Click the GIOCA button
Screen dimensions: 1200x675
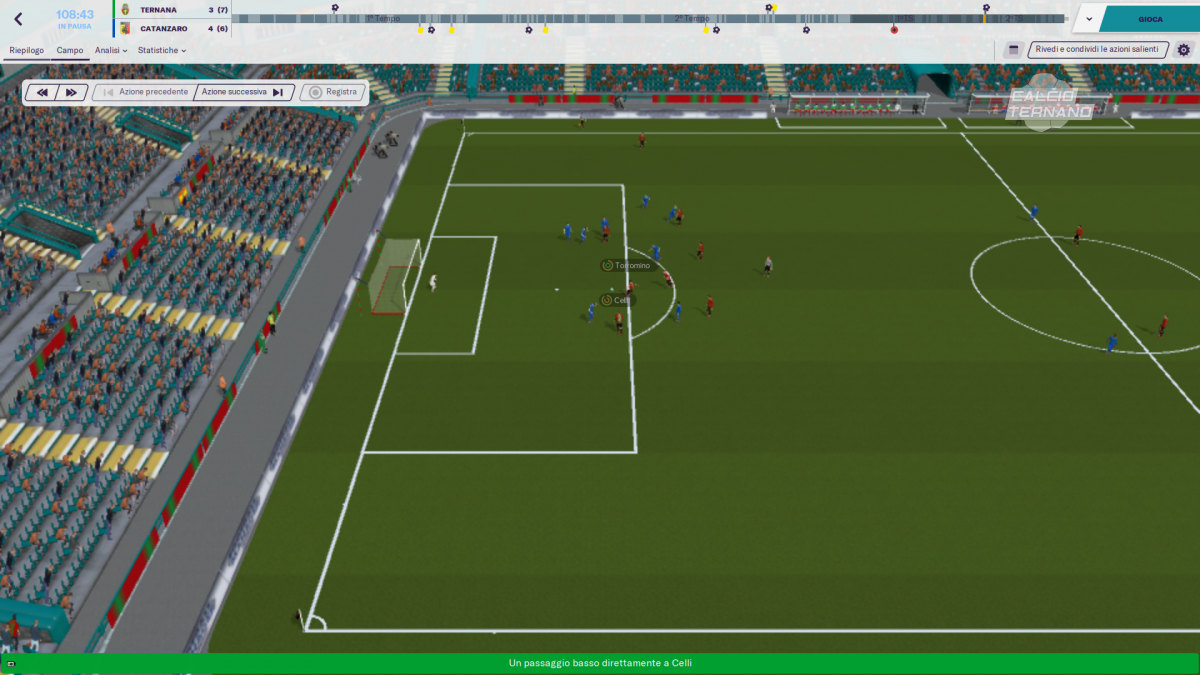point(1150,19)
